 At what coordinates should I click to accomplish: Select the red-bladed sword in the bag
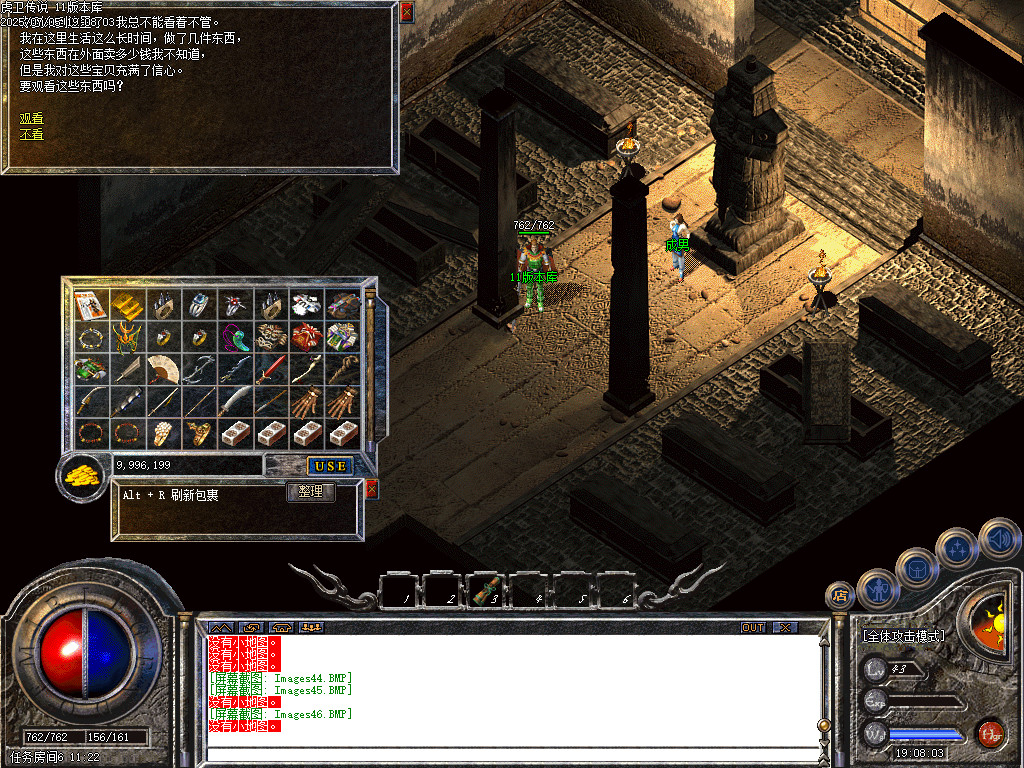[272, 369]
